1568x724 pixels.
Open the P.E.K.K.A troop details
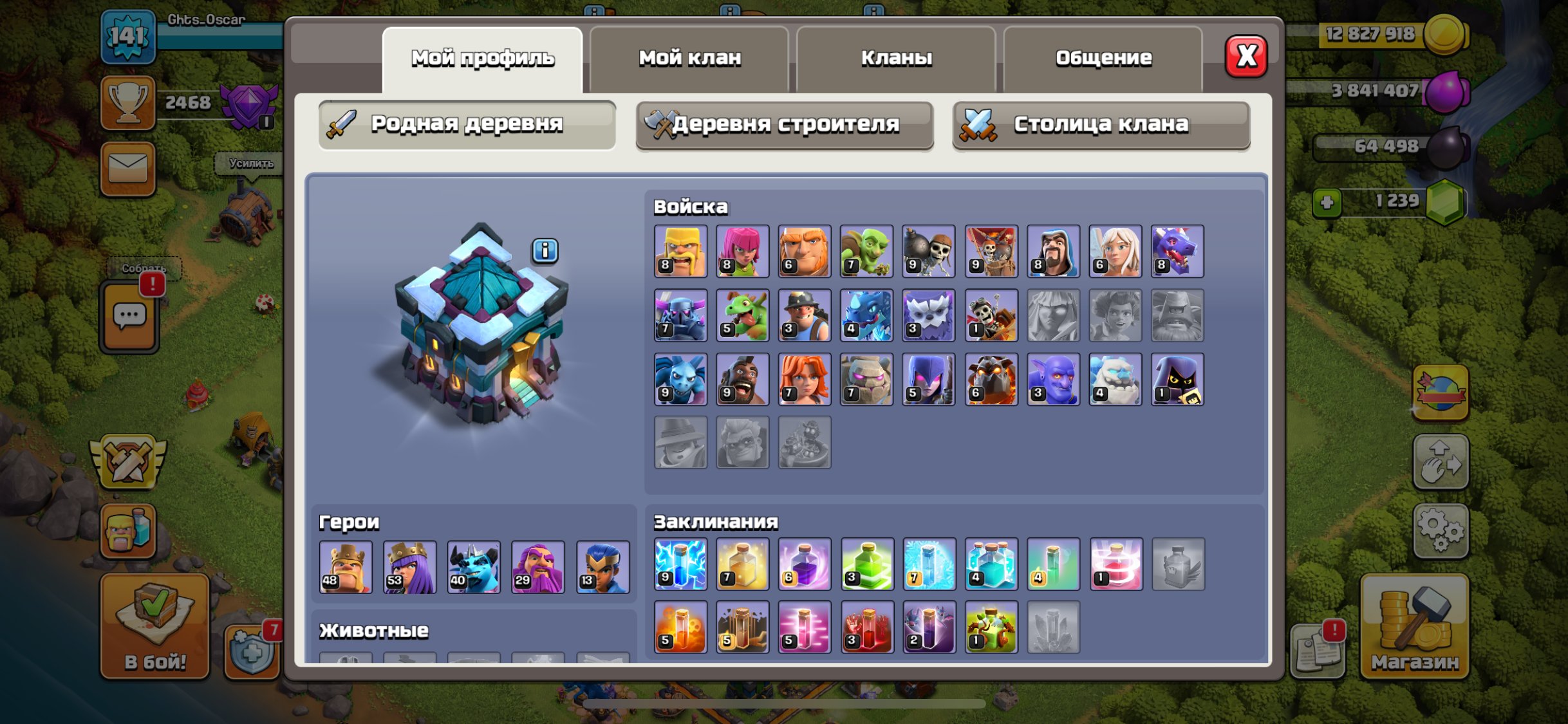(679, 317)
